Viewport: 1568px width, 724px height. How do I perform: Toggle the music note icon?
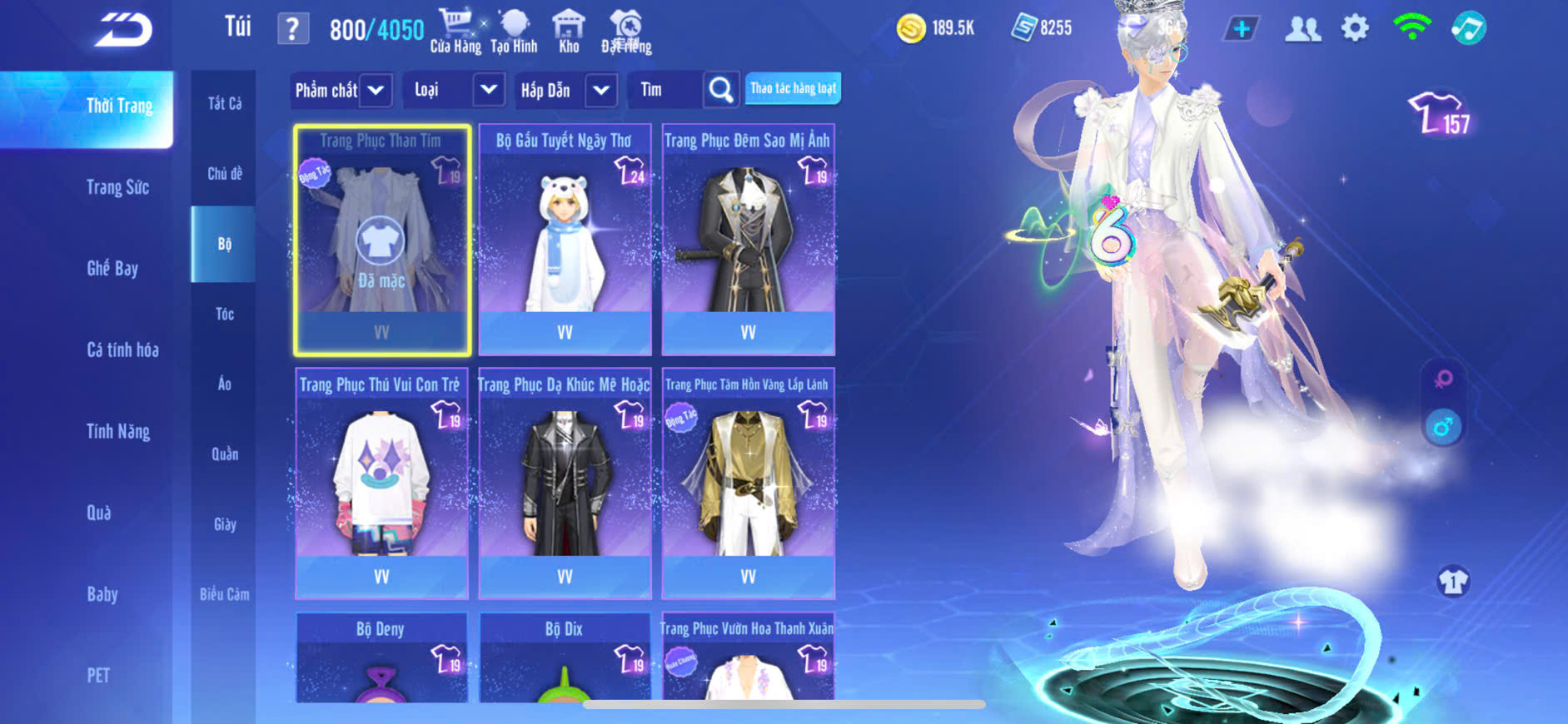tap(1468, 28)
